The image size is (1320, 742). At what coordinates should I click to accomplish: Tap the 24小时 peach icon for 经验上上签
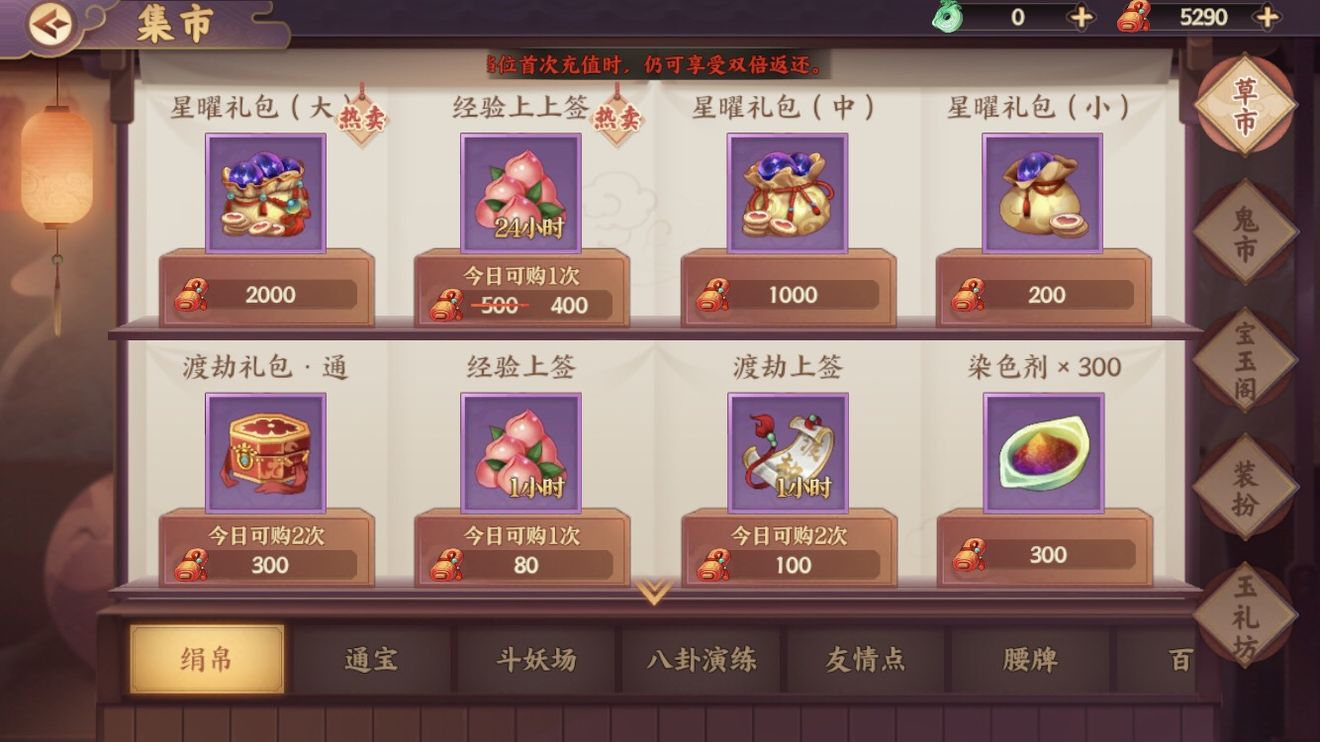point(521,193)
